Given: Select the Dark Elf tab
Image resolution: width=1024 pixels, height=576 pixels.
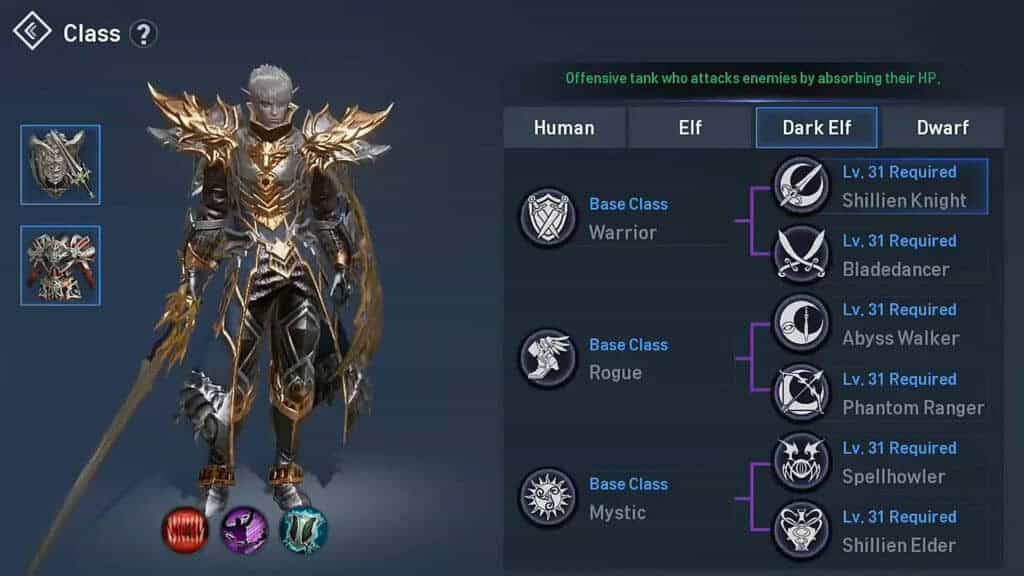Looking at the screenshot, I should coord(816,128).
